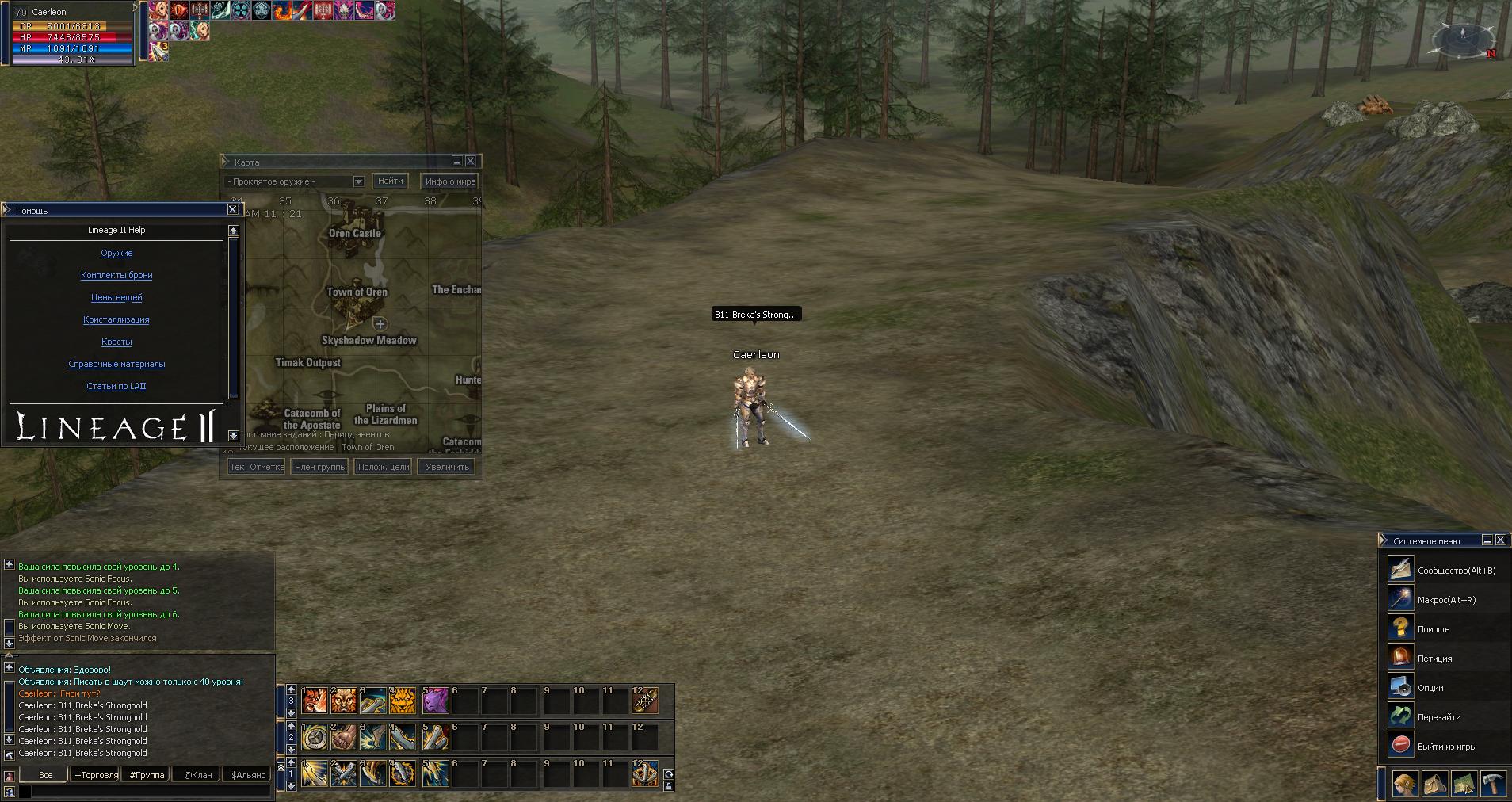Open the Инфо о мире button
The height and width of the screenshot is (802, 1512).
(449, 181)
